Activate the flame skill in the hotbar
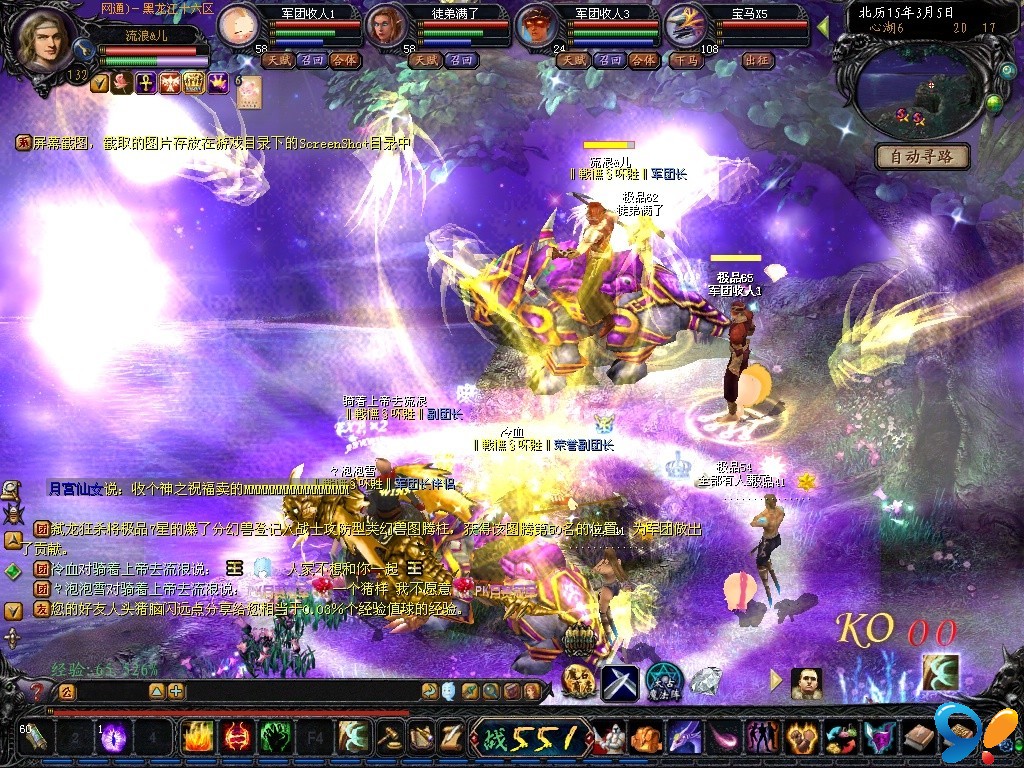Viewport: 1024px width, 768px height. tap(197, 738)
